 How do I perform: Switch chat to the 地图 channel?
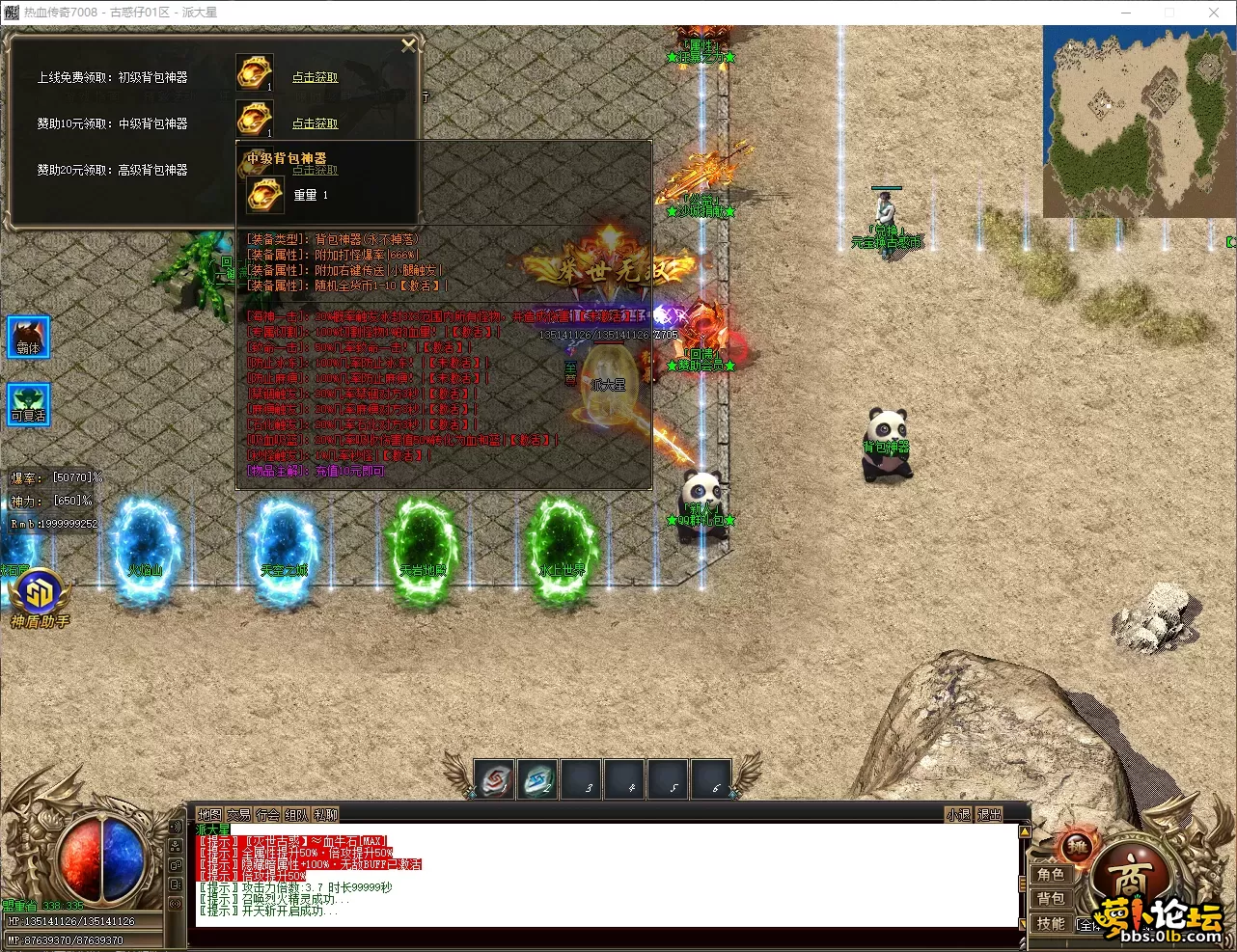click(209, 815)
